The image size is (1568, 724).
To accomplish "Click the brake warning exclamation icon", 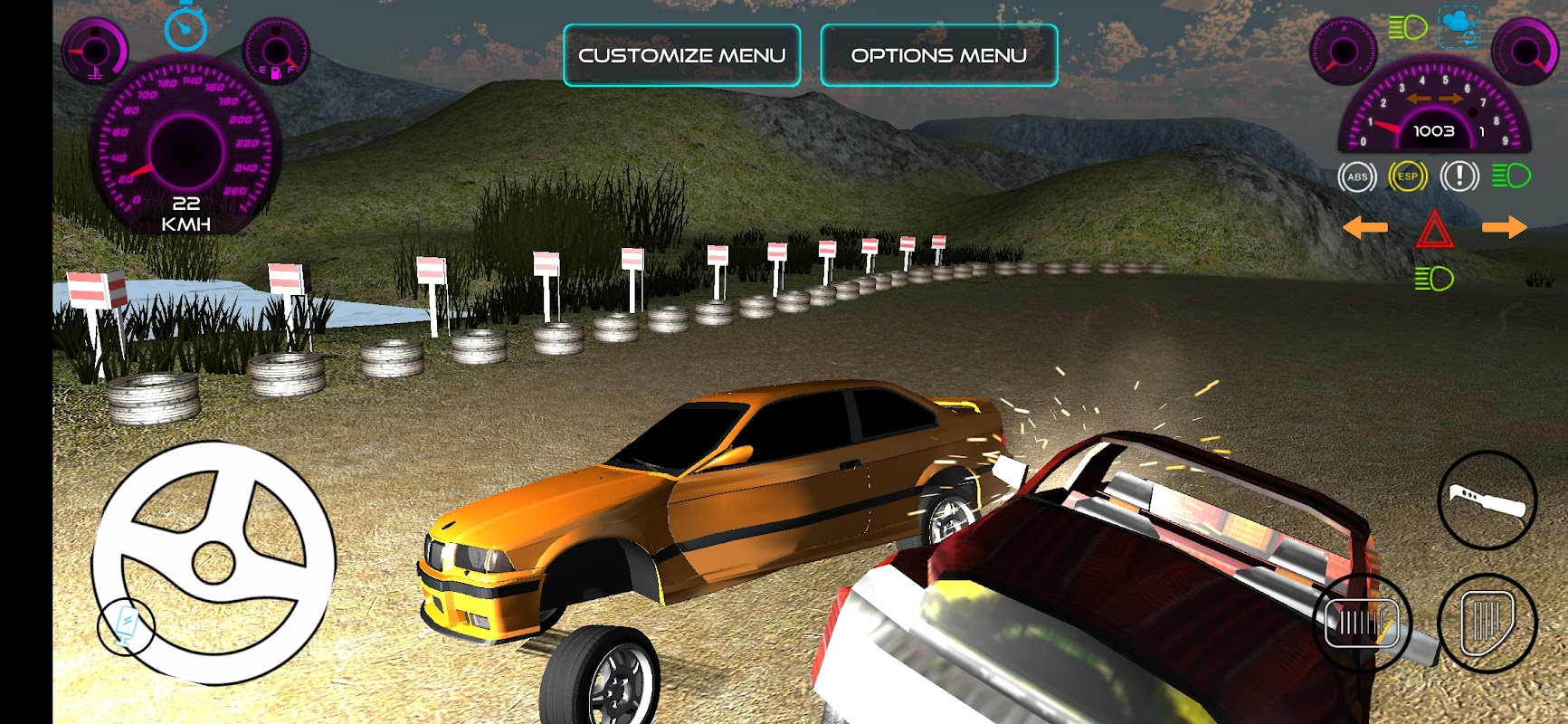I will pyautogui.click(x=1459, y=176).
